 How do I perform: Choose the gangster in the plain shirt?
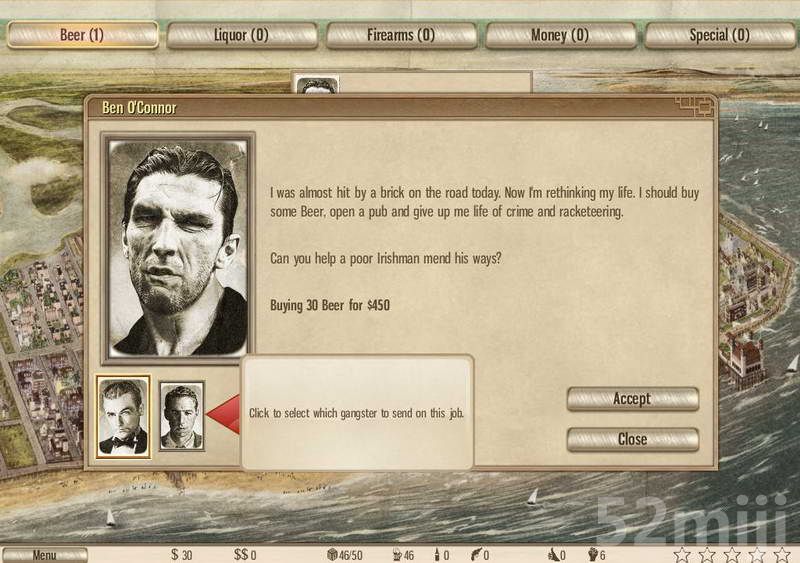point(182,415)
